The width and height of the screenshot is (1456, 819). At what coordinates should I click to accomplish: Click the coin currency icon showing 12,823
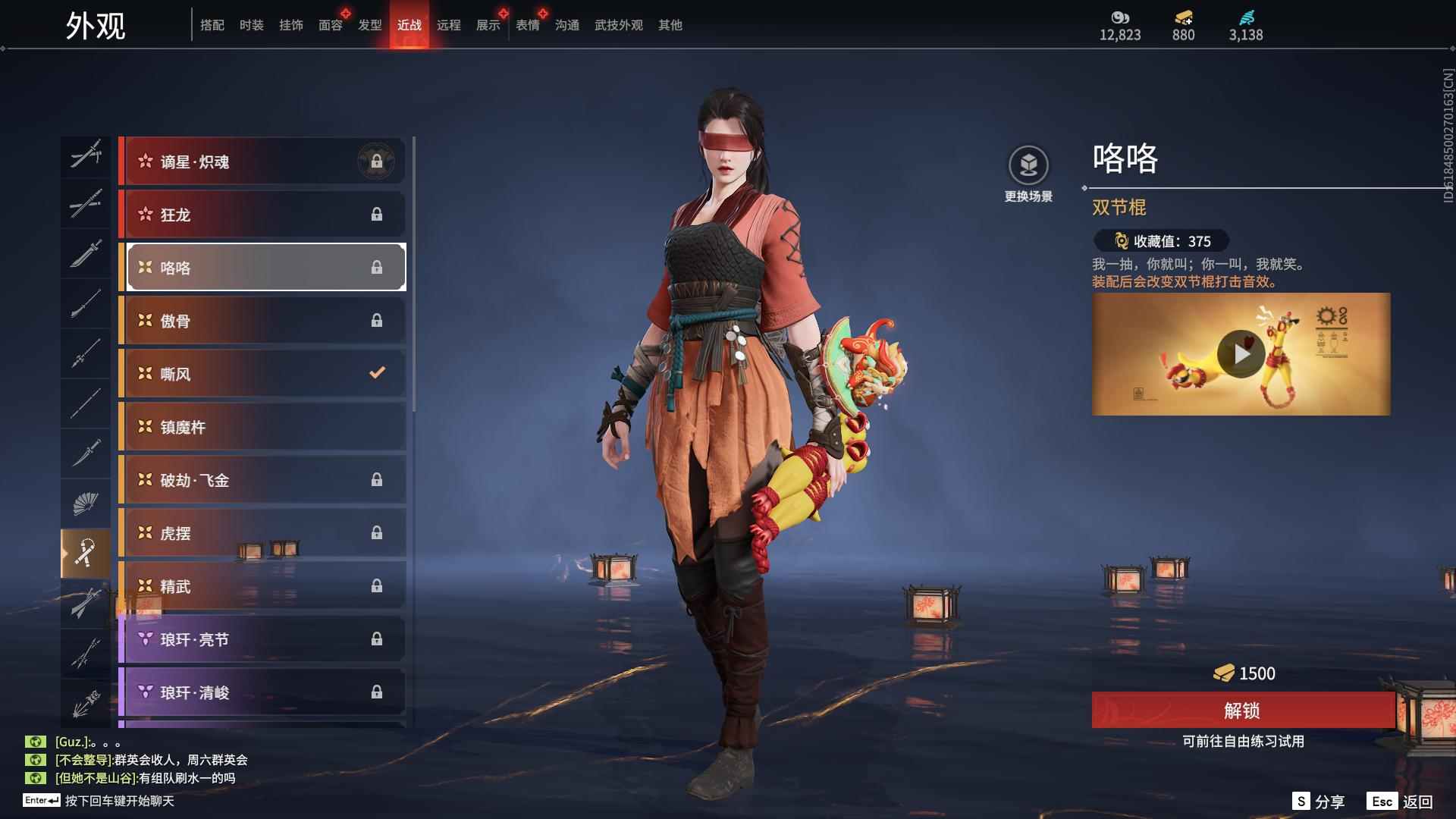pyautogui.click(x=1121, y=18)
